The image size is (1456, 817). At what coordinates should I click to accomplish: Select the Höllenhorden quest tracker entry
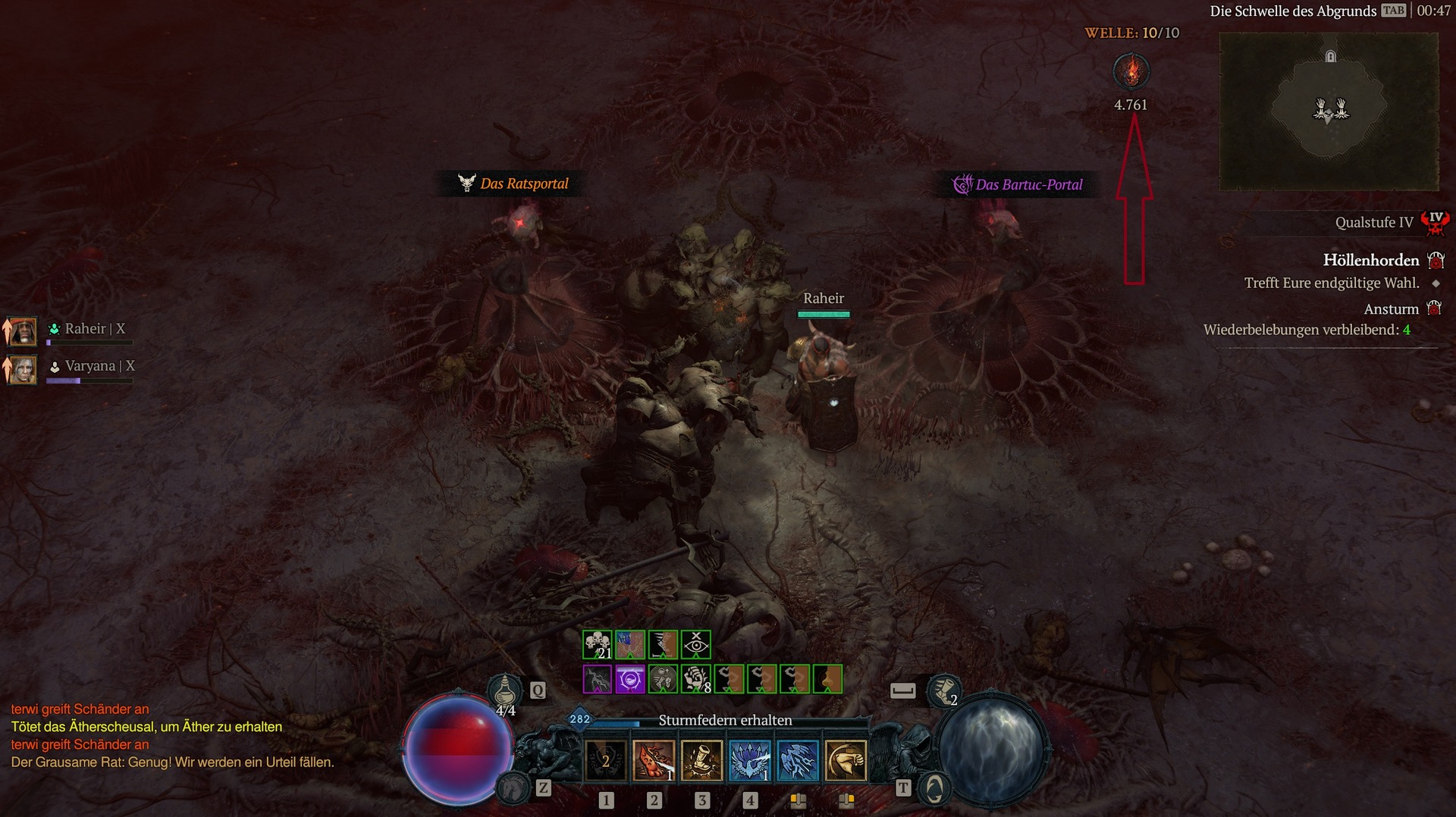[x=1371, y=260]
